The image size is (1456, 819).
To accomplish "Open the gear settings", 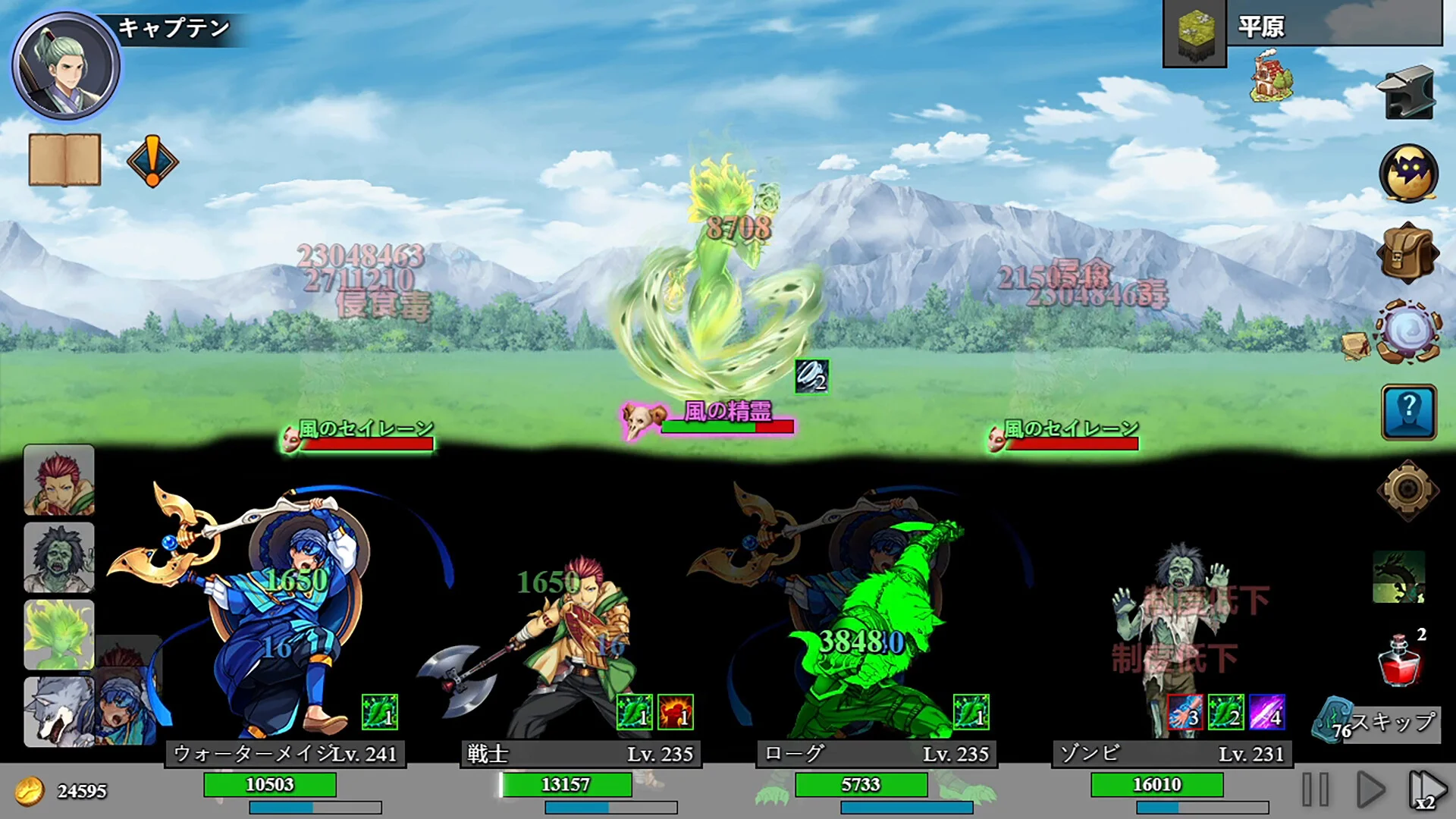I will (x=1407, y=490).
